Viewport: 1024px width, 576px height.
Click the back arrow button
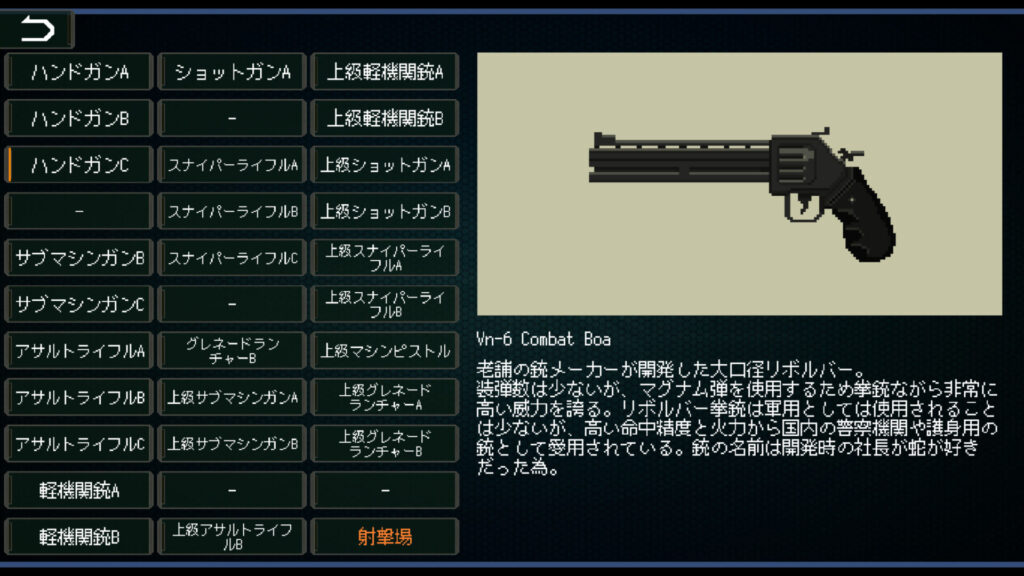click(x=38, y=30)
